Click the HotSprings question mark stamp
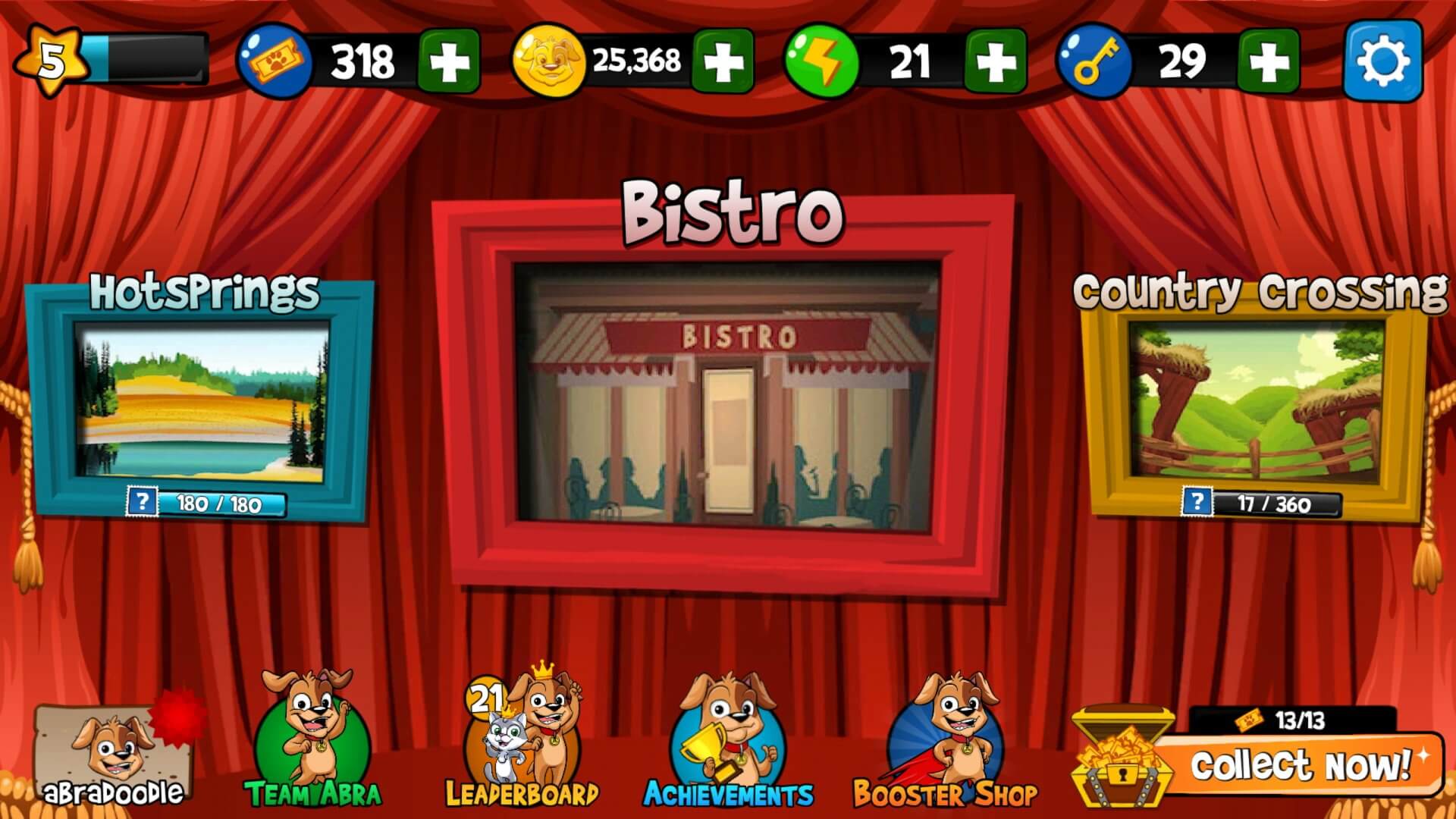This screenshot has height=819, width=1456. pos(143,502)
